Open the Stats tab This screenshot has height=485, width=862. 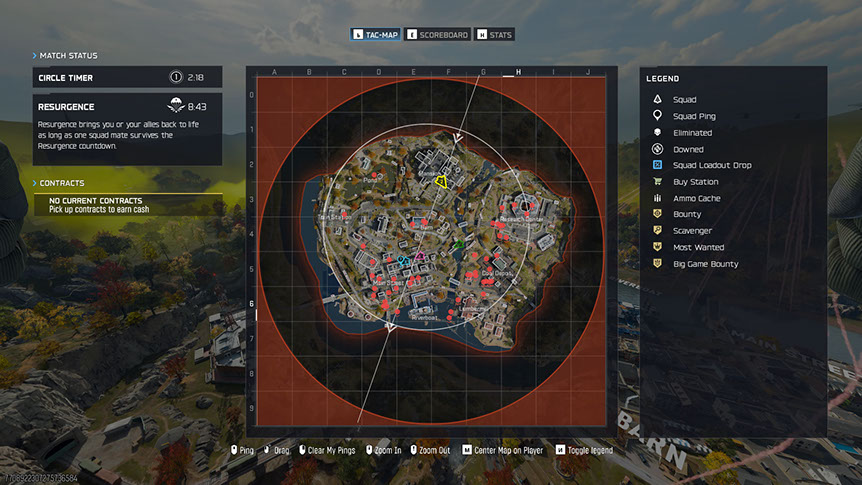pyautogui.click(x=494, y=35)
